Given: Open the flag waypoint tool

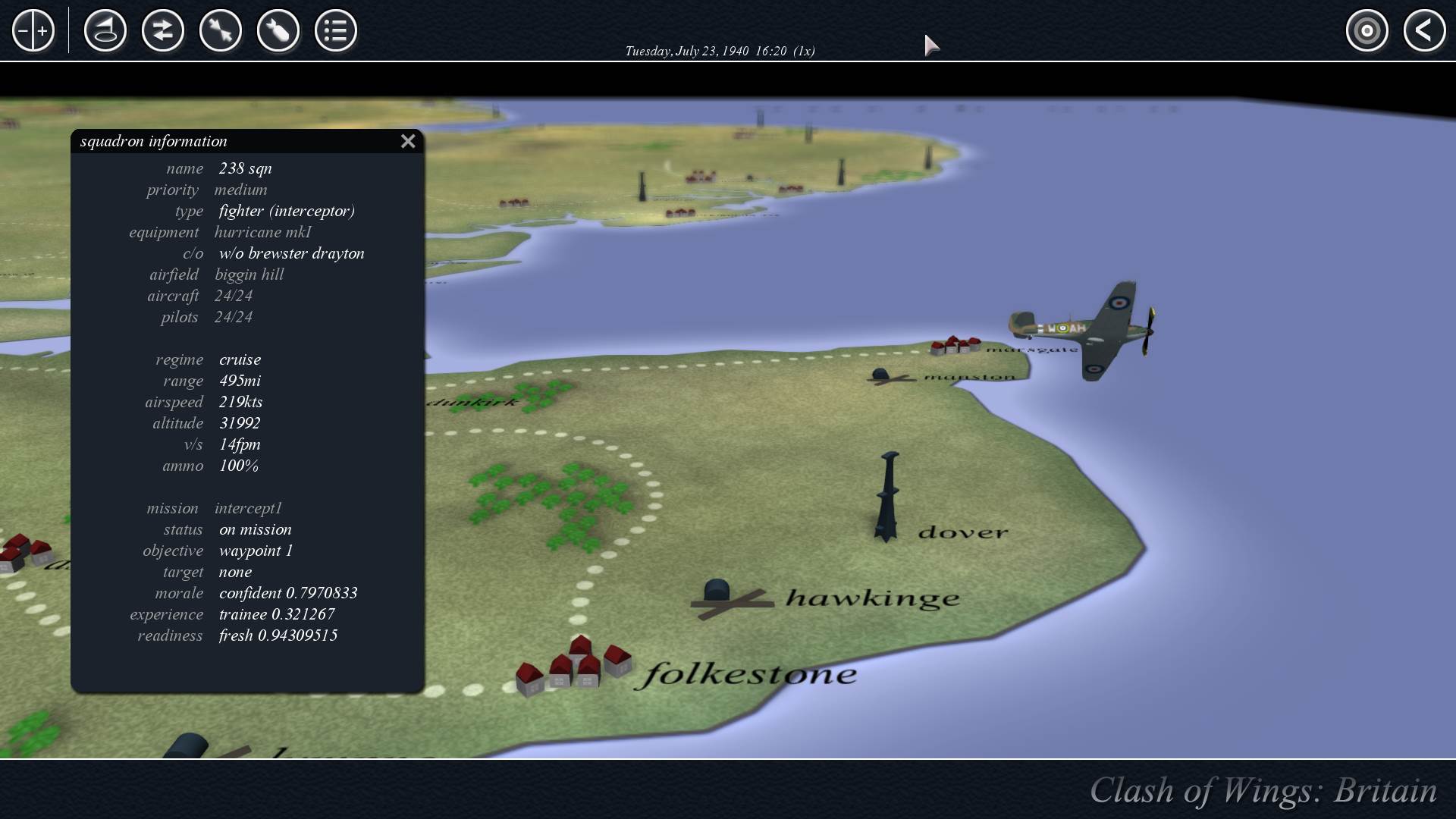Looking at the screenshot, I should click(x=105, y=31).
